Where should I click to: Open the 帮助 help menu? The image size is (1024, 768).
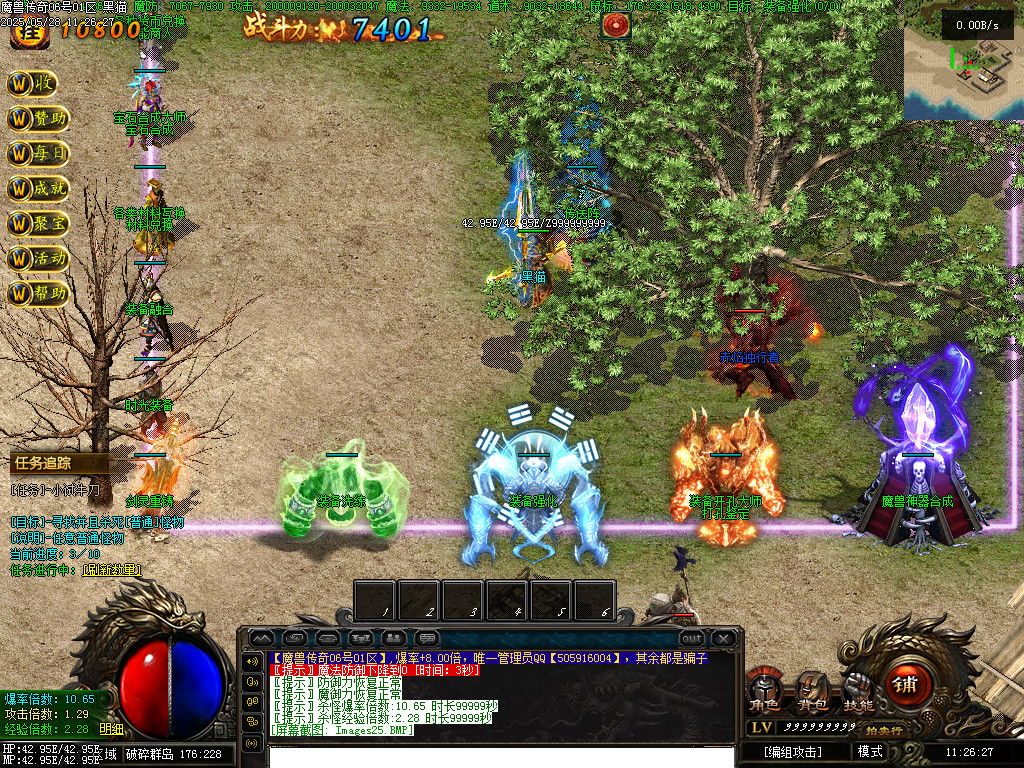38,293
